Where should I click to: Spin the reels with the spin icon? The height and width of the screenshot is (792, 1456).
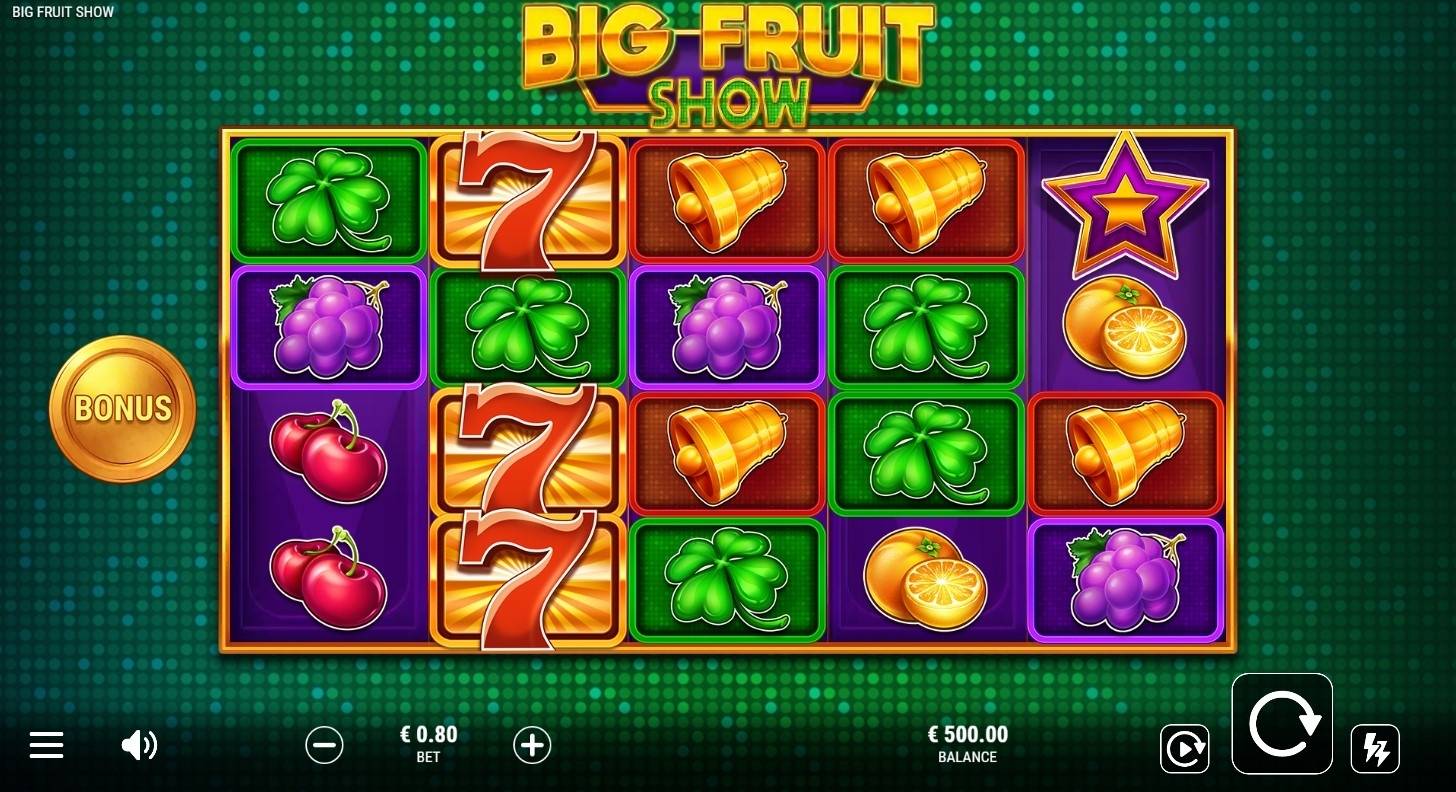(1281, 723)
